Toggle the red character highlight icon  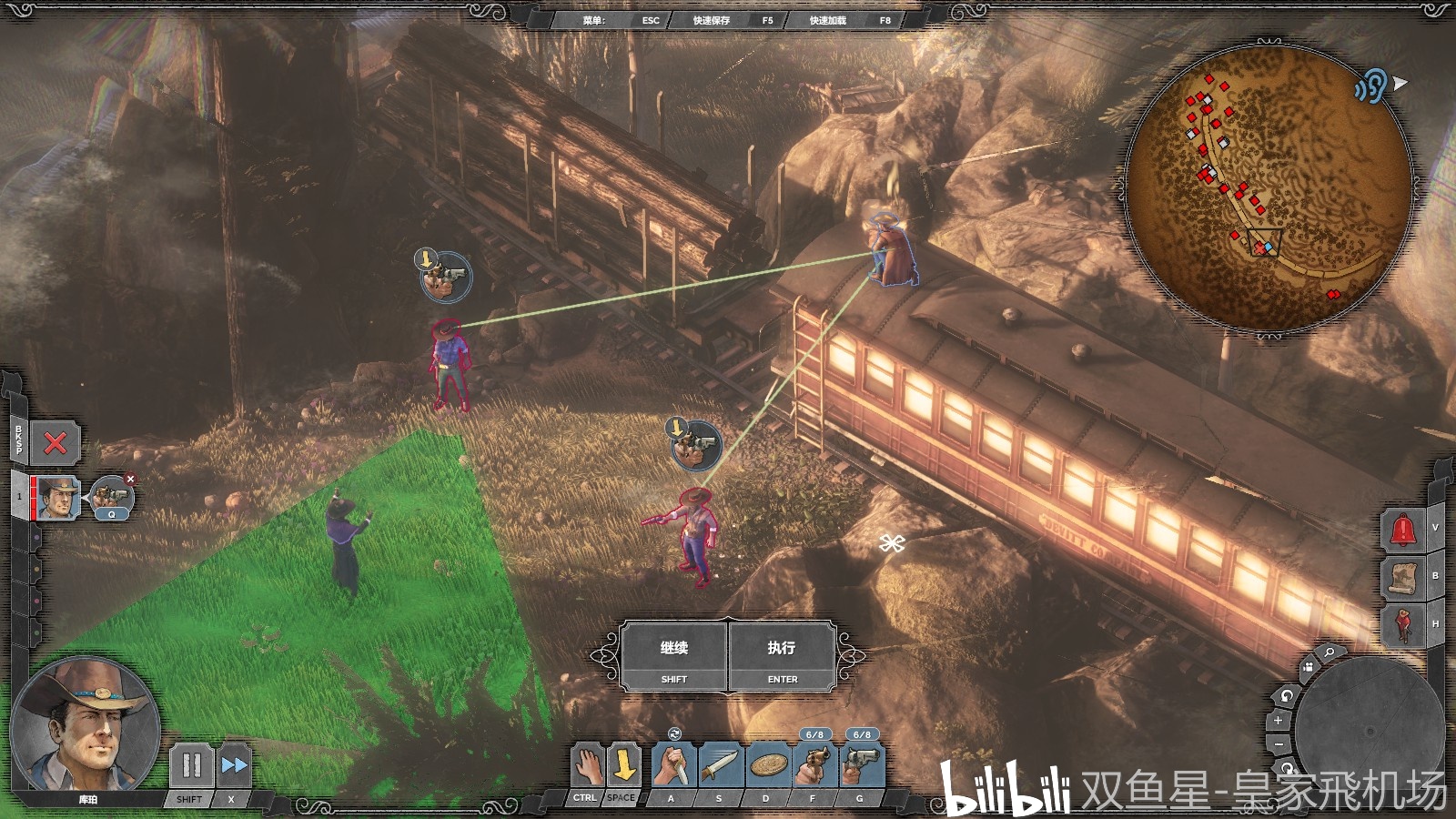(1402, 625)
